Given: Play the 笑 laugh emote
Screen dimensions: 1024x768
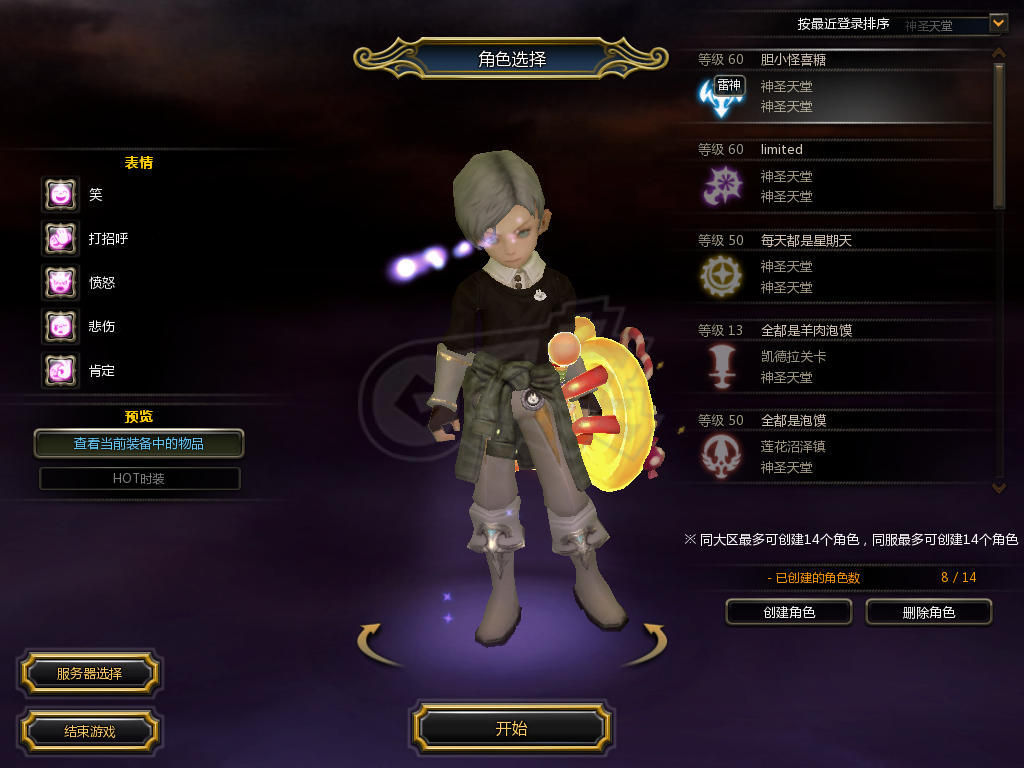Looking at the screenshot, I should (60, 195).
